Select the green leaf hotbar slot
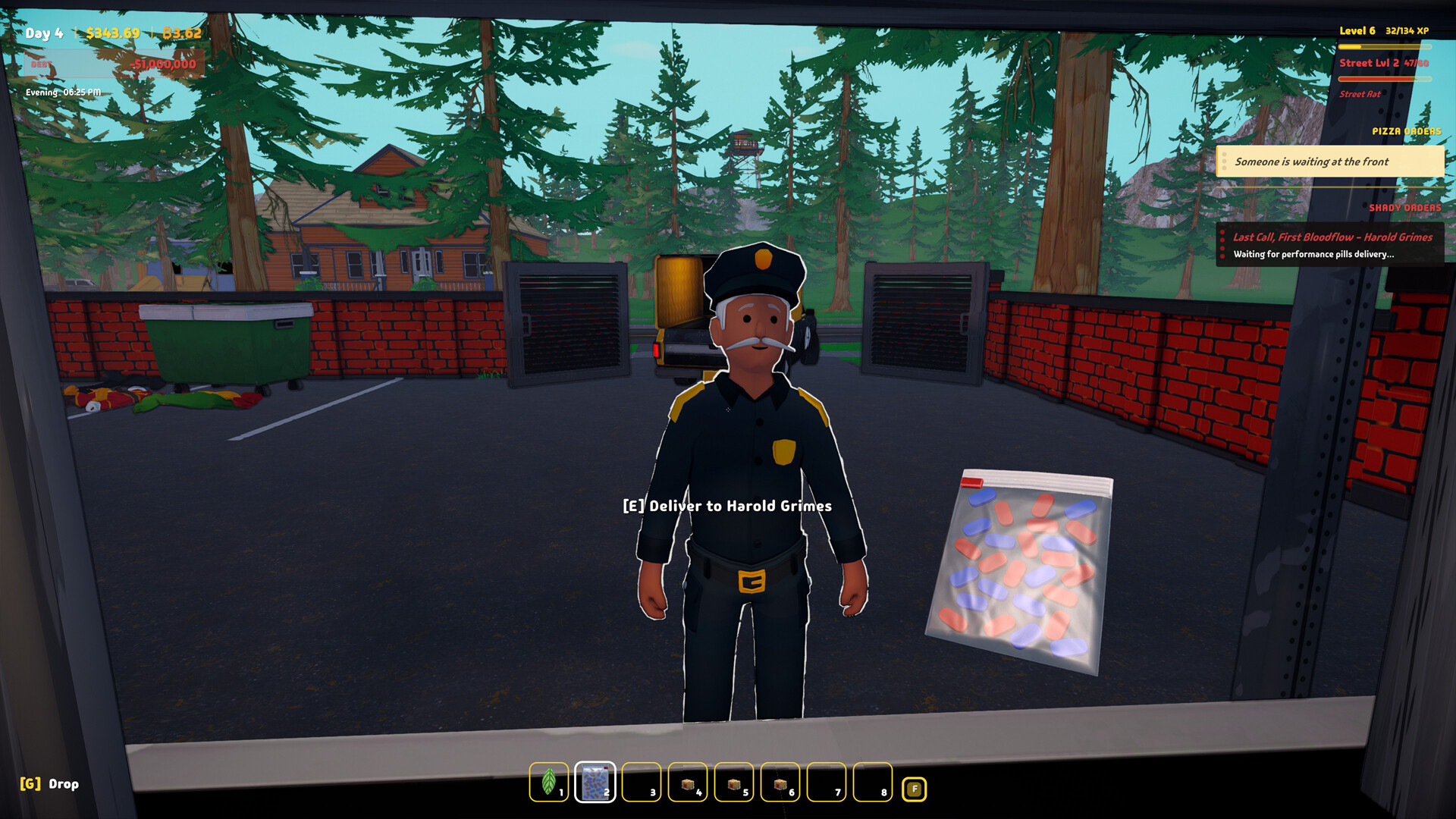 (x=548, y=782)
